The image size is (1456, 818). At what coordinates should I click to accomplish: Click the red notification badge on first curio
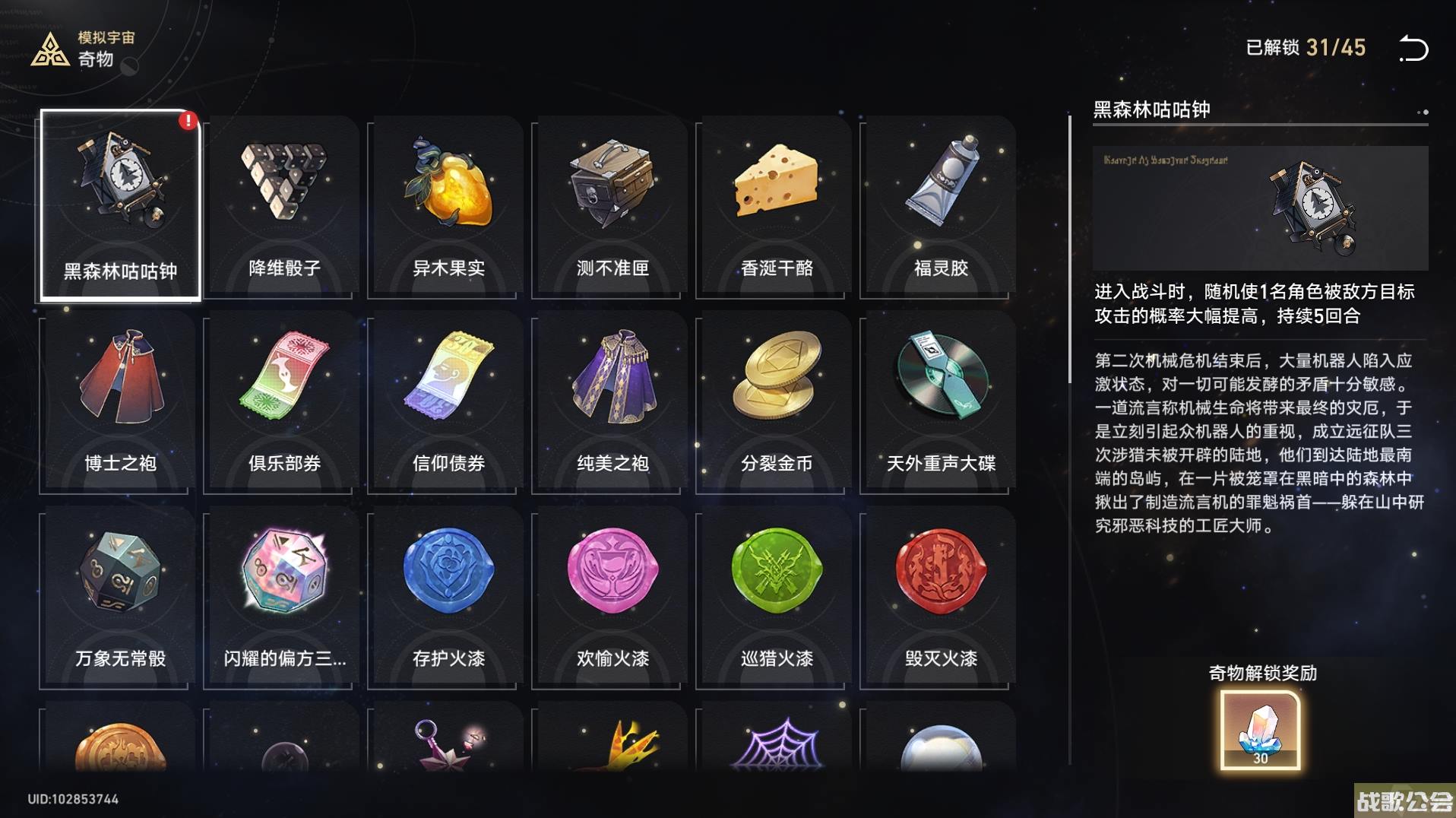188,119
